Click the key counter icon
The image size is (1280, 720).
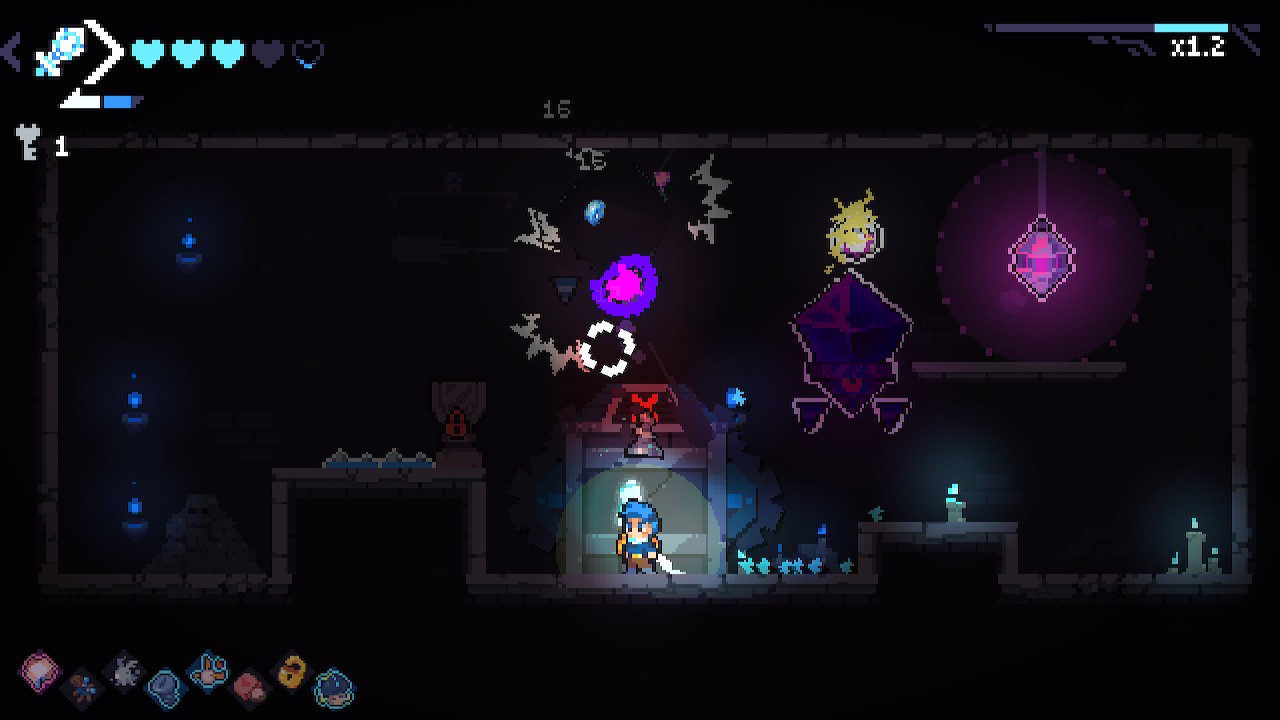coord(28,143)
